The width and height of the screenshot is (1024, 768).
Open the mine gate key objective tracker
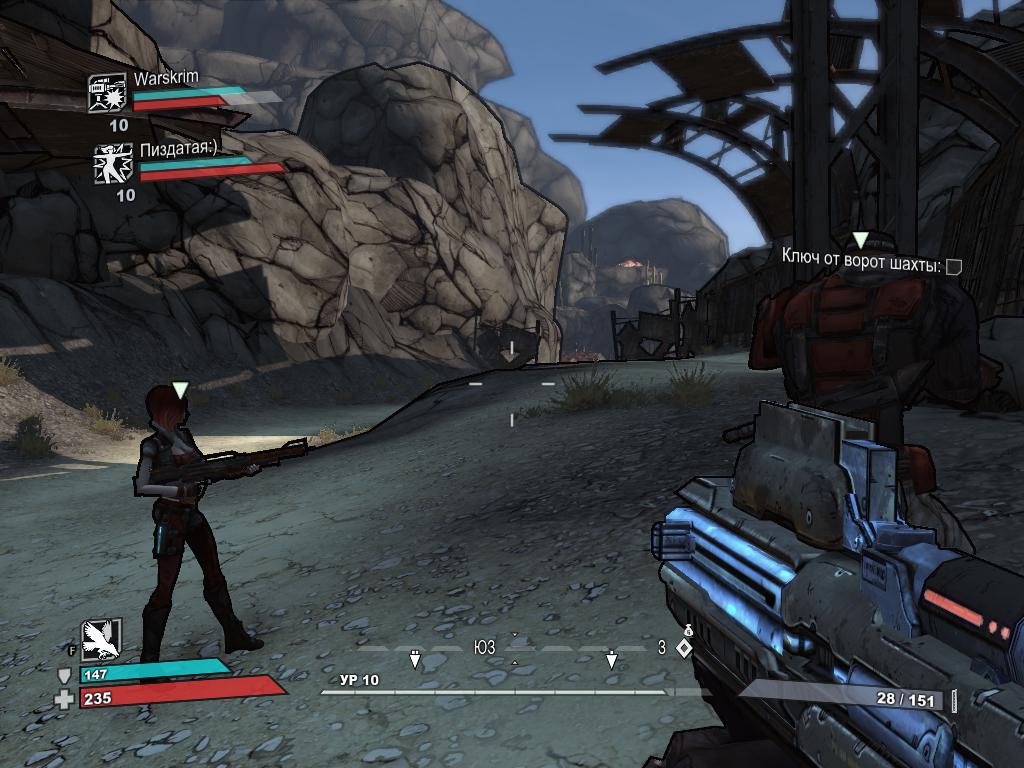(x=871, y=265)
